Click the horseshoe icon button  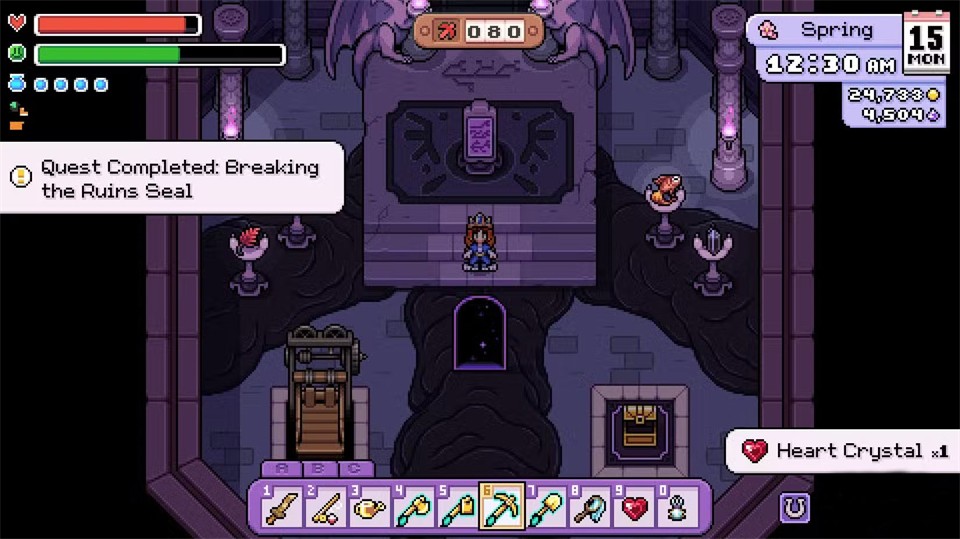(x=795, y=508)
